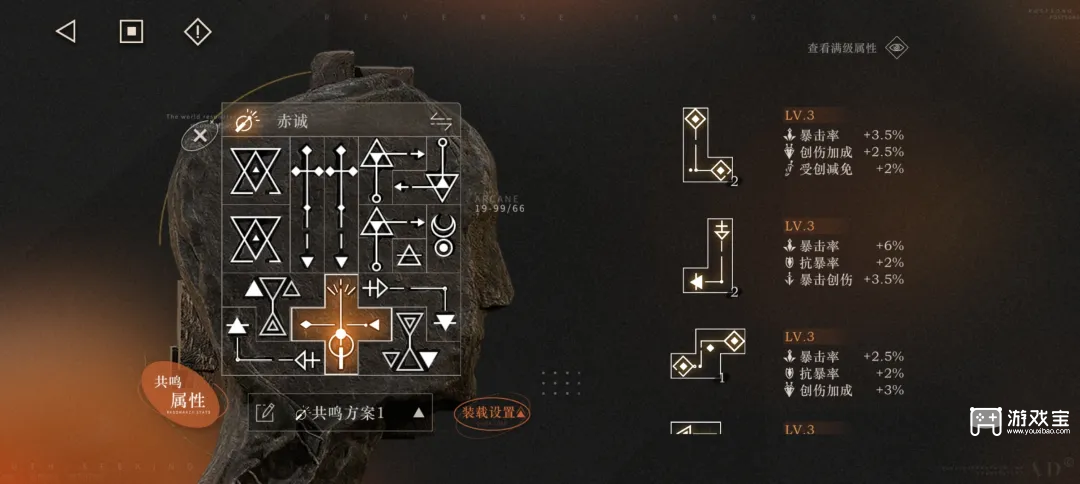Toggle 查看满级属性 eye icon
Image resolution: width=1080 pixels, height=484 pixels.
[x=897, y=48]
